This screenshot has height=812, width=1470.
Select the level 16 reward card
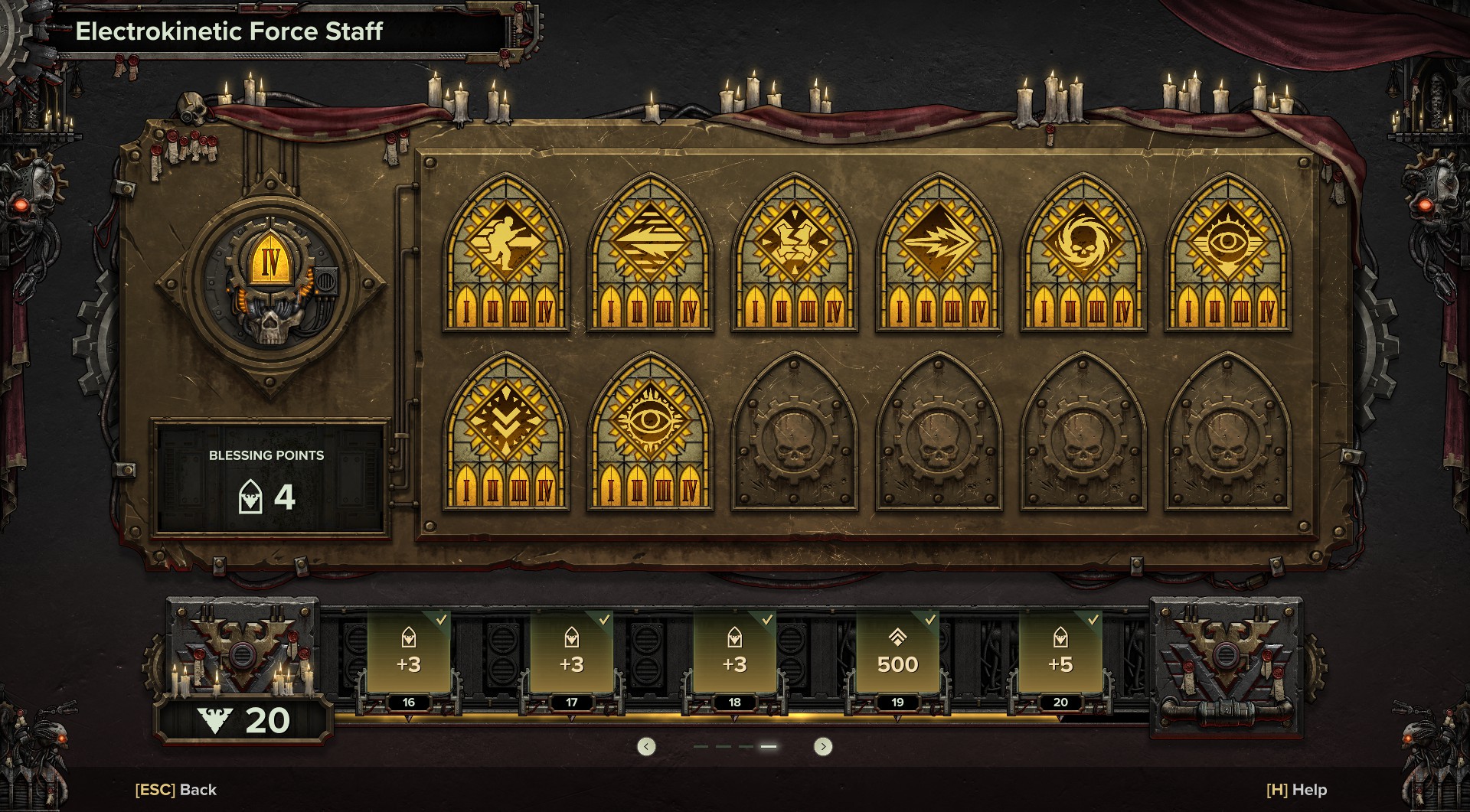click(x=409, y=654)
